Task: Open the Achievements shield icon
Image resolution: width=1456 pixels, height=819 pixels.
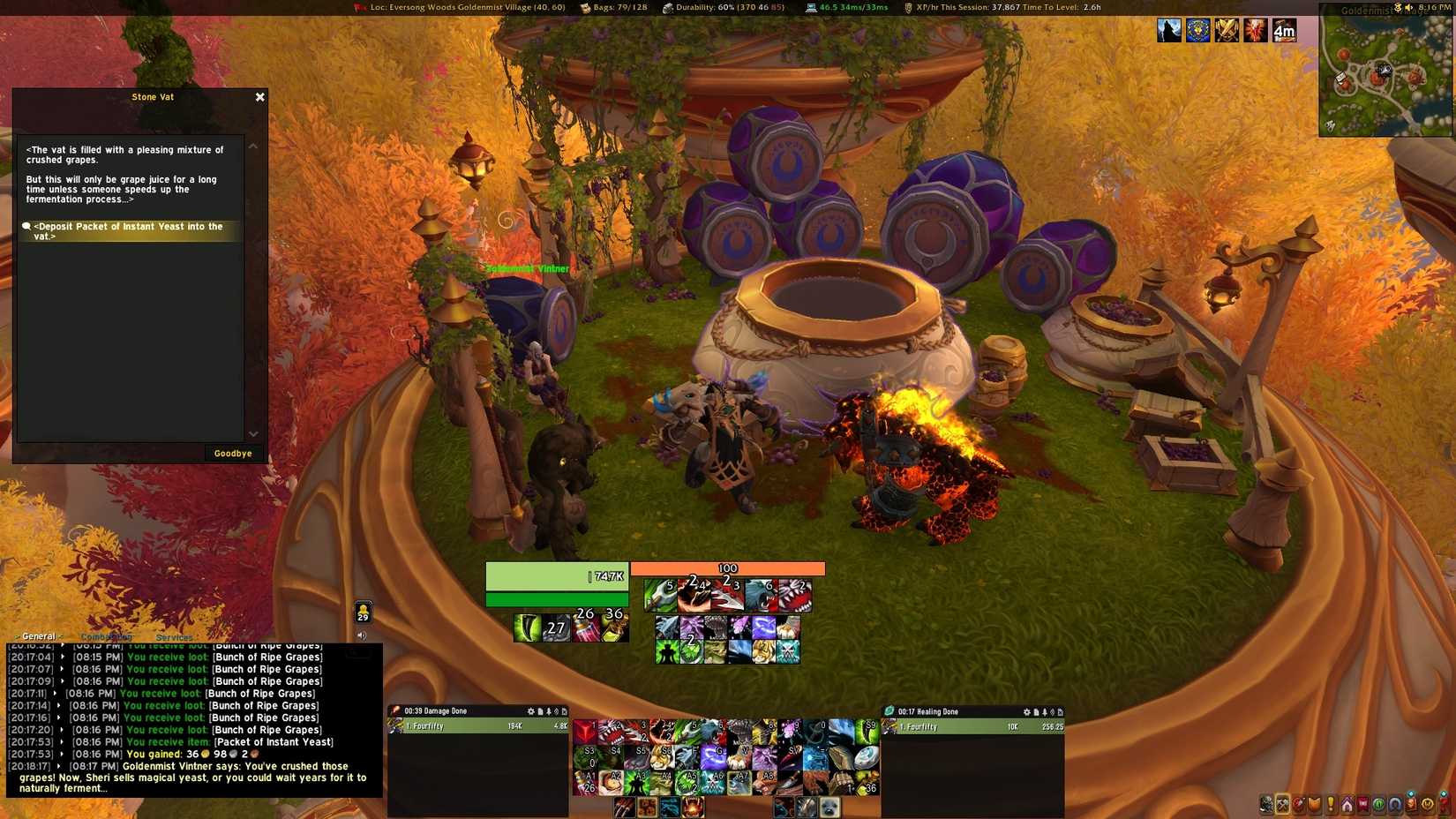Action: pos(1315,804)
